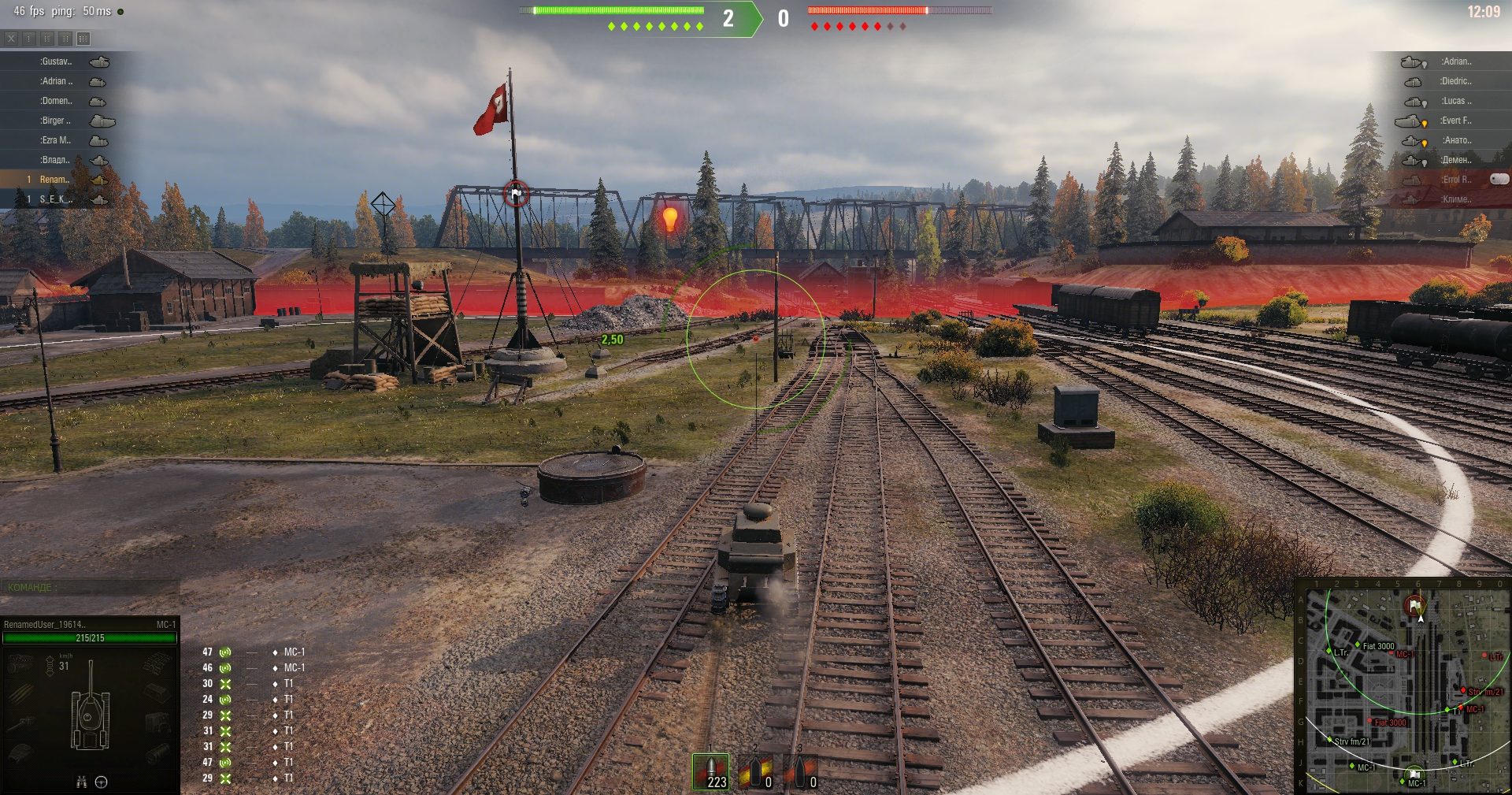Select the second shell slot with yellow tip
This screenshot has width=1512, height=795.
(756, 771)
